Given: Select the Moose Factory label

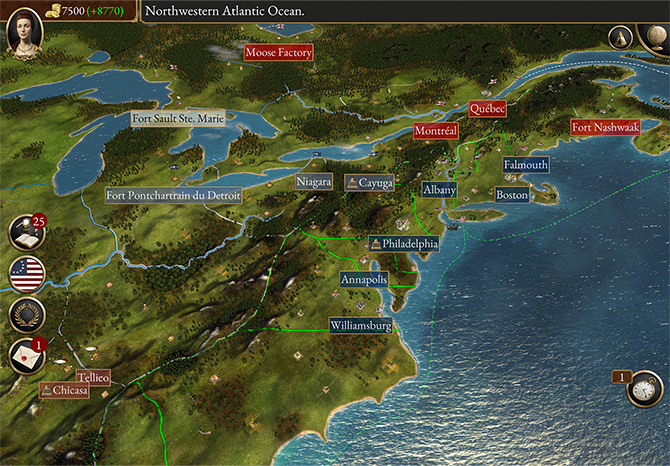Looking at the screenshot, I should (279, 52).
